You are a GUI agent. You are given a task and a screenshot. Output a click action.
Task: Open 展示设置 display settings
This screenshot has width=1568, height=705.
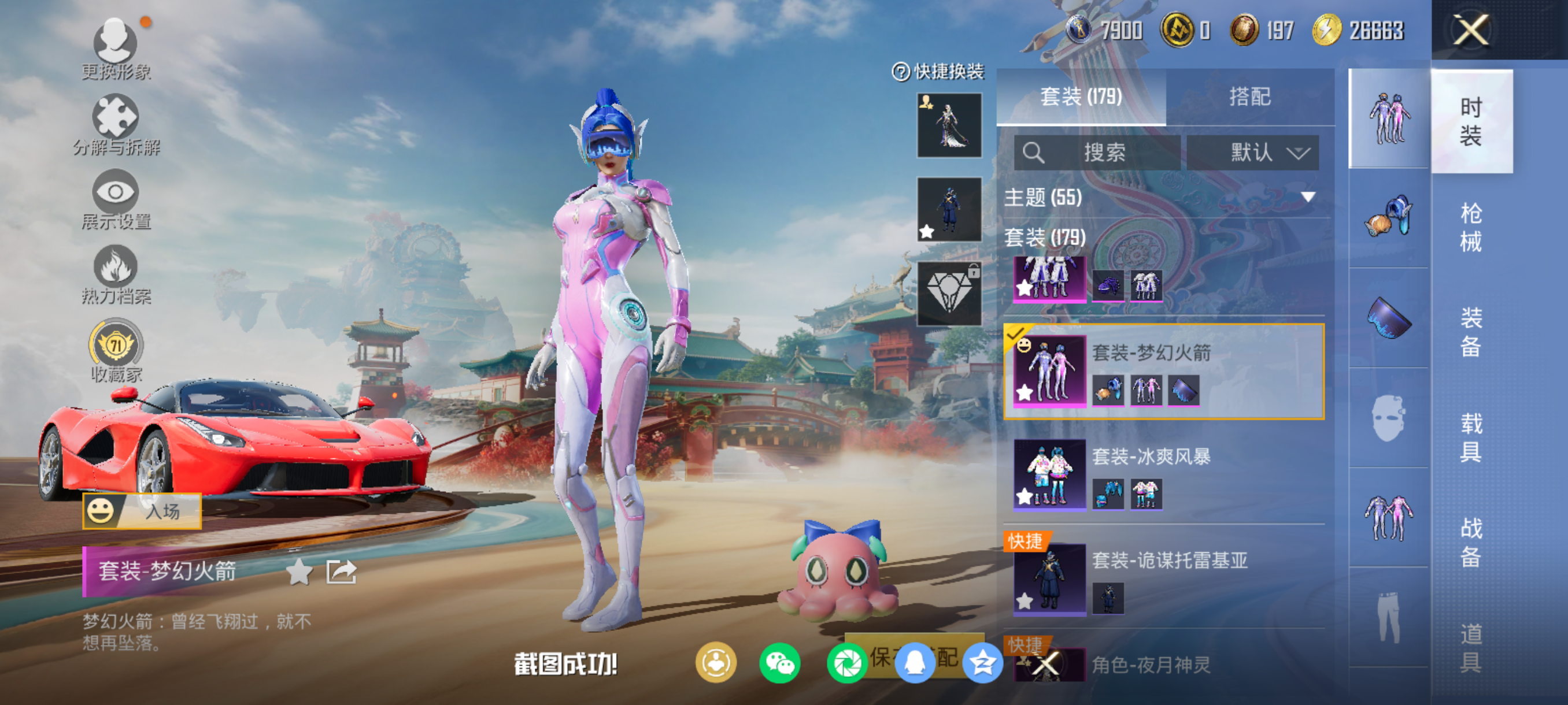pos(116,199)
